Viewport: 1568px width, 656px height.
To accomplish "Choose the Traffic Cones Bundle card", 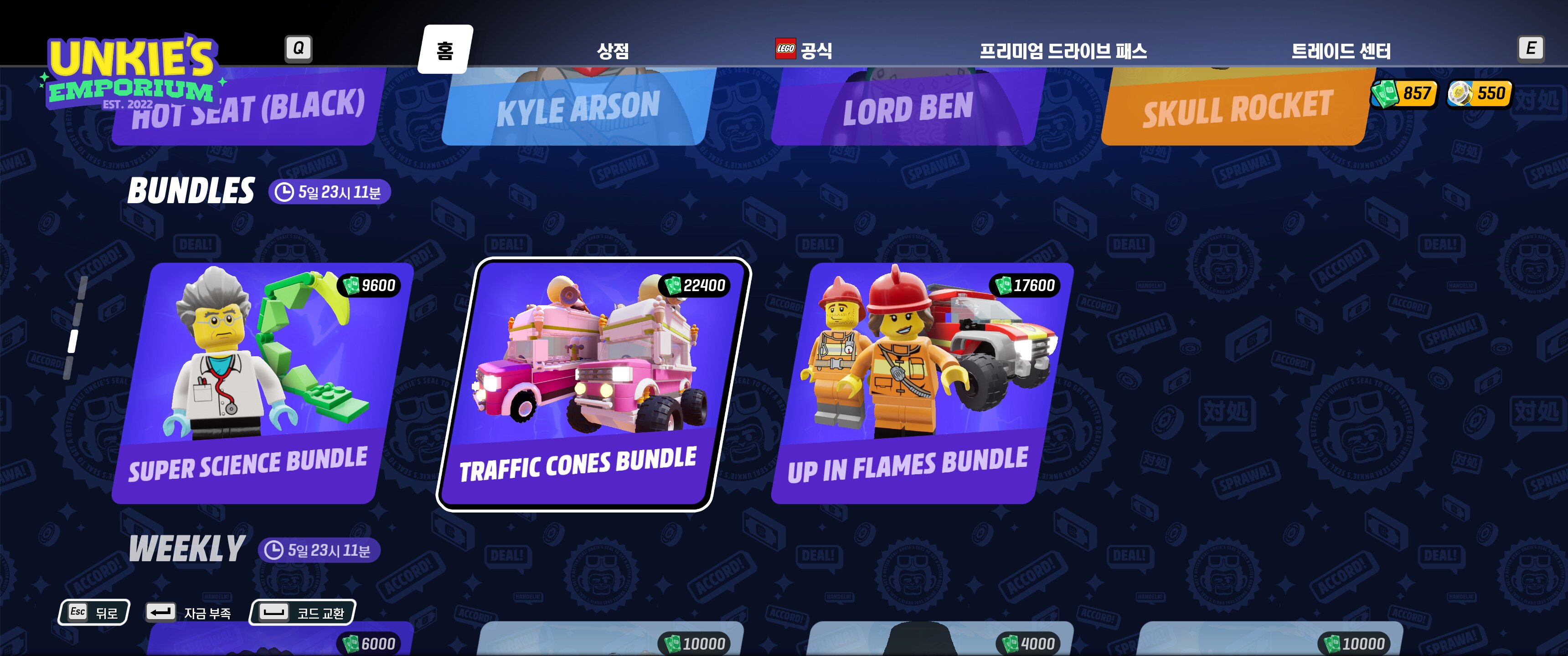I will [593, 384].
